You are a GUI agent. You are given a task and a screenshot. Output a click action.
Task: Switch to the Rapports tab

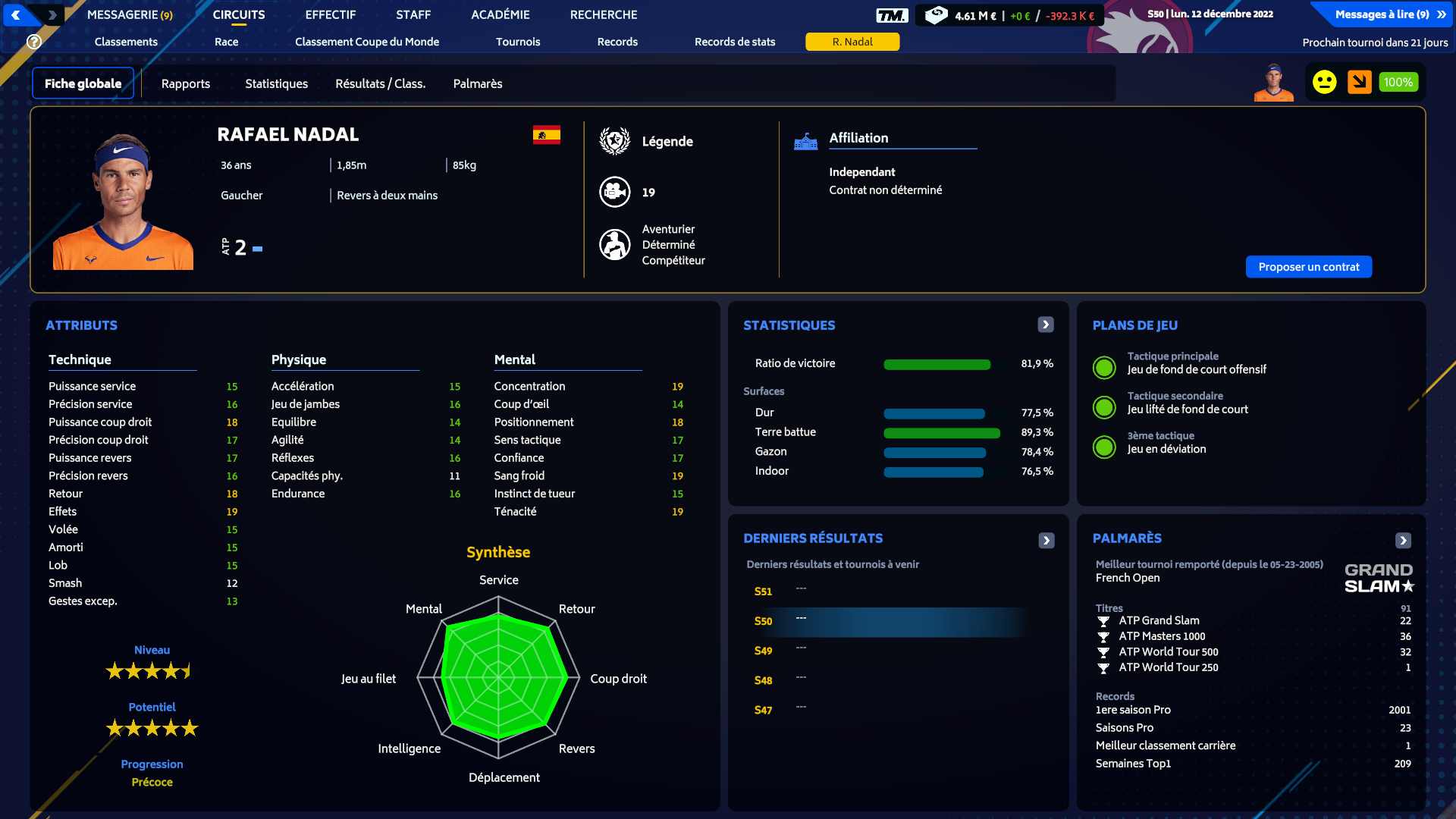tap(186, 83)
